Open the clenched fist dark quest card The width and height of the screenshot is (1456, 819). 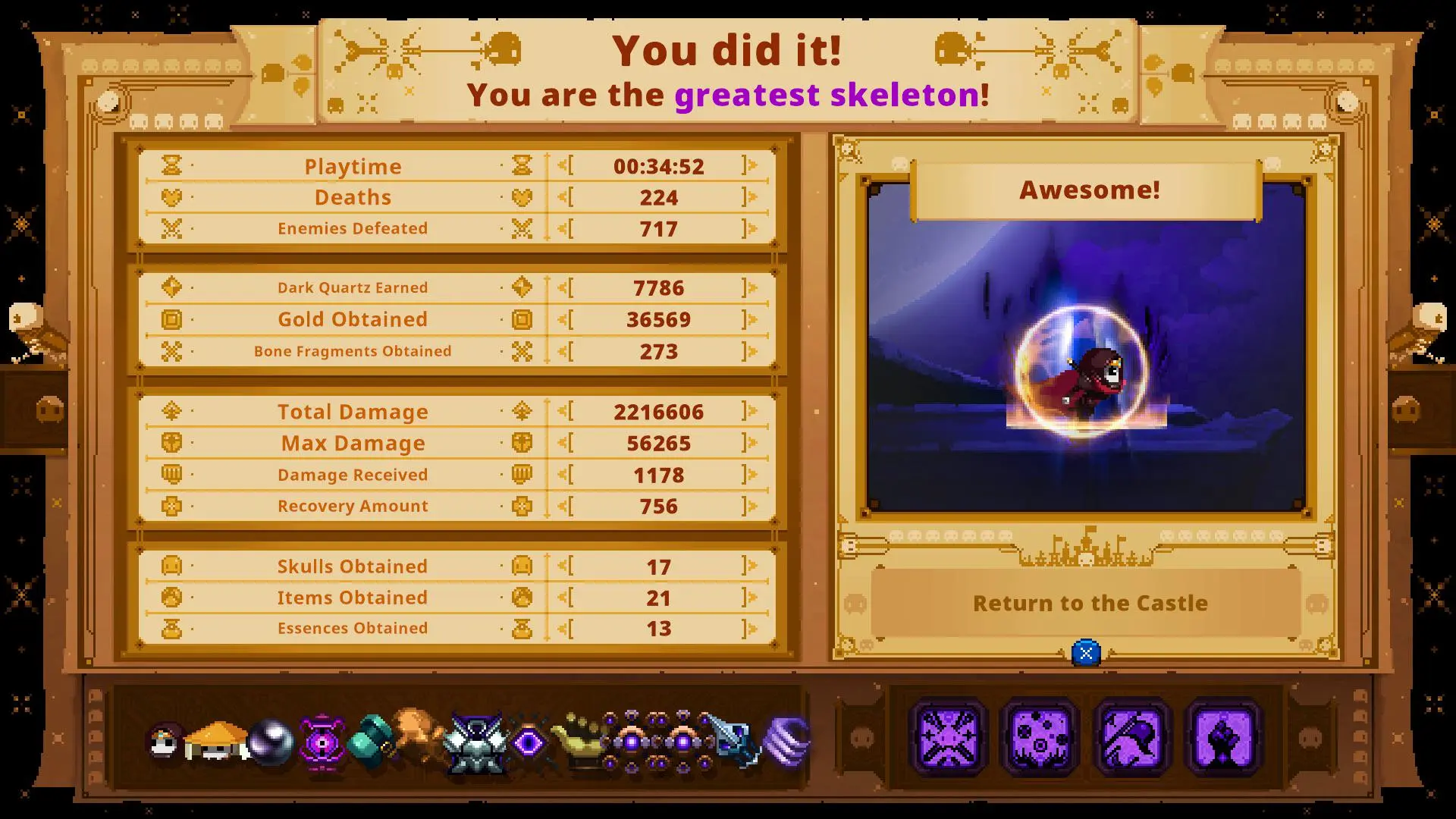(1222, 736)
